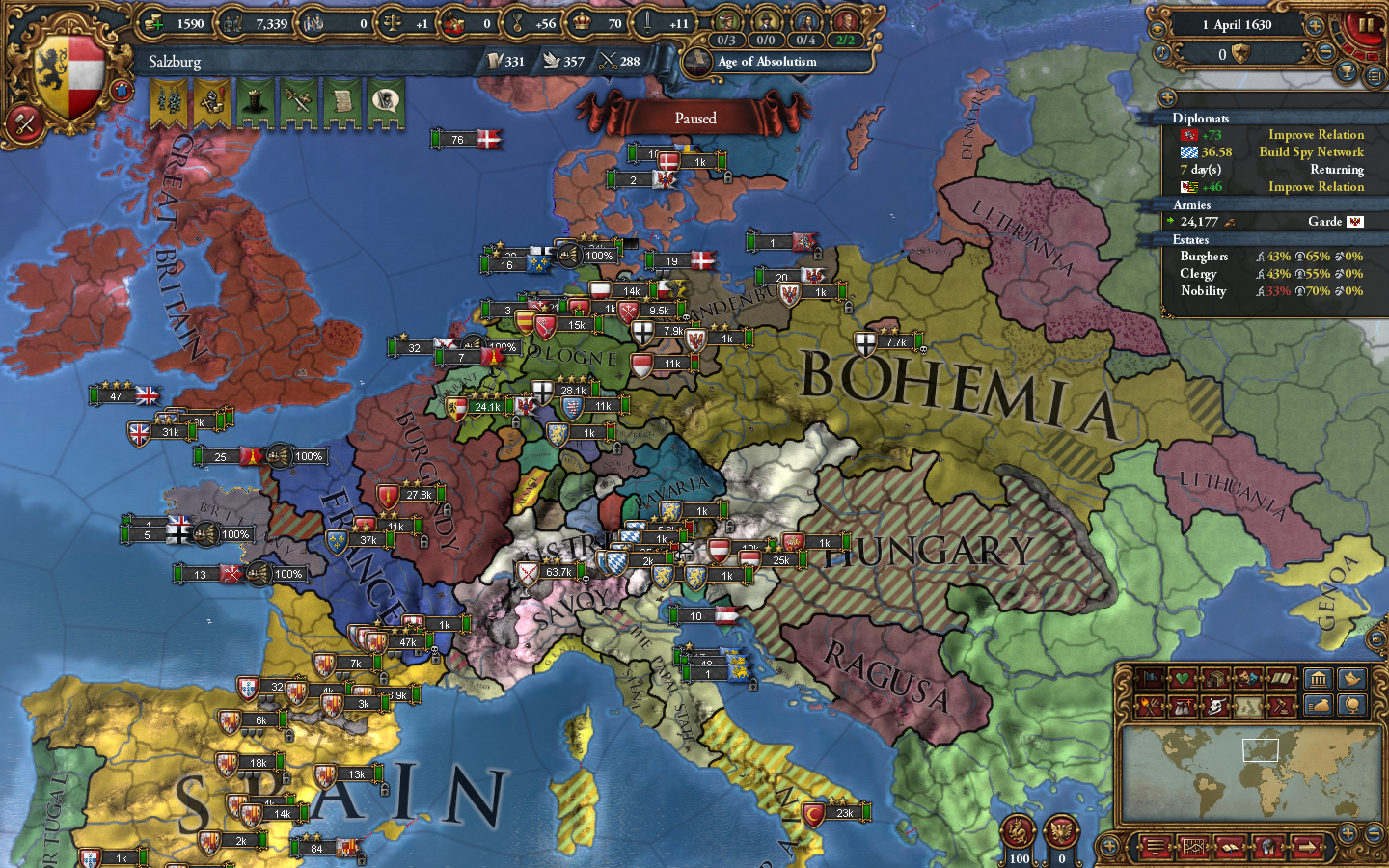1389x868 pixels.
Task: Mute music with the note icon near the date
Action: pyautogui.click(x=1161, y=53)
